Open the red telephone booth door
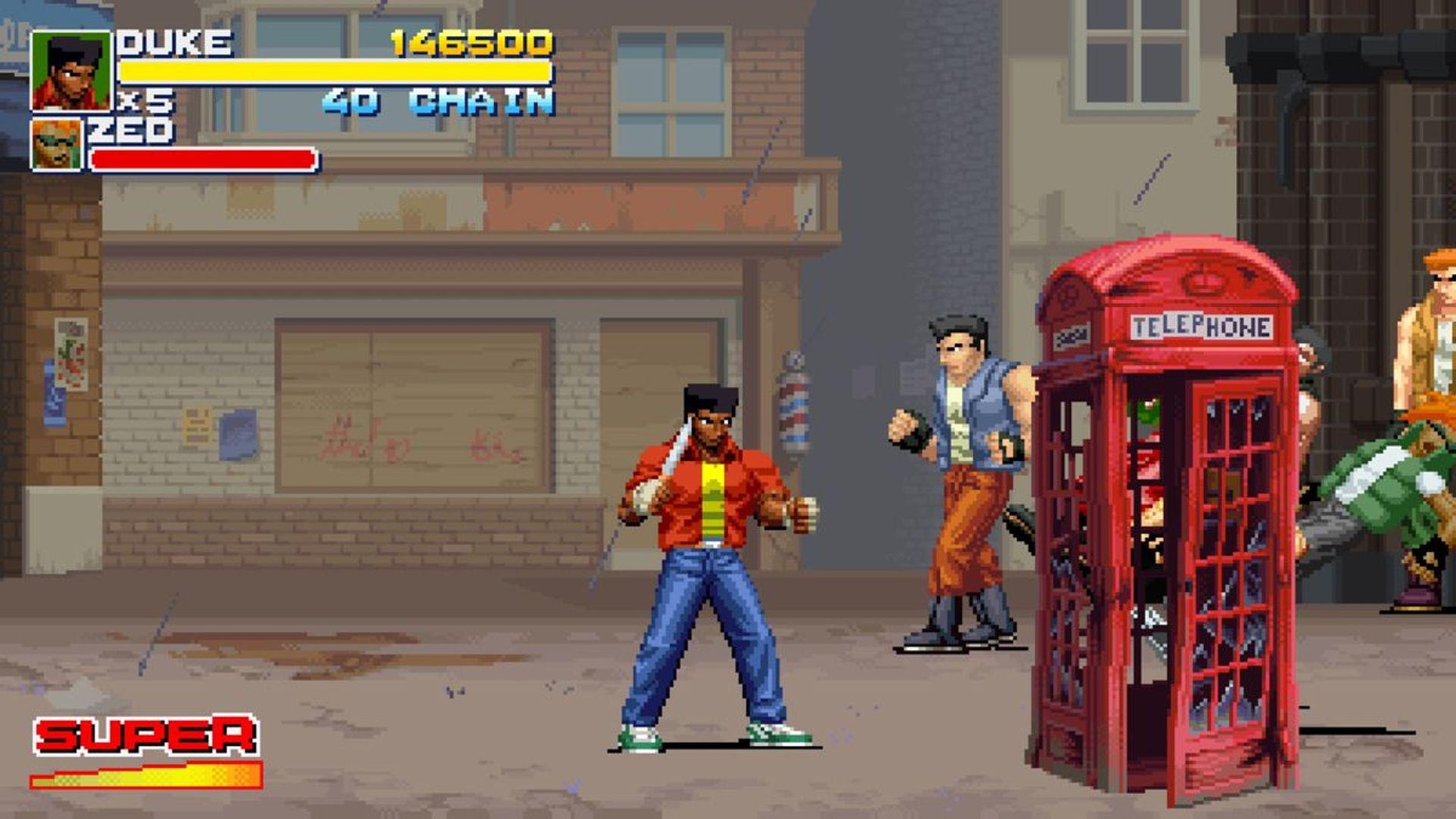 coord(1228,561)
